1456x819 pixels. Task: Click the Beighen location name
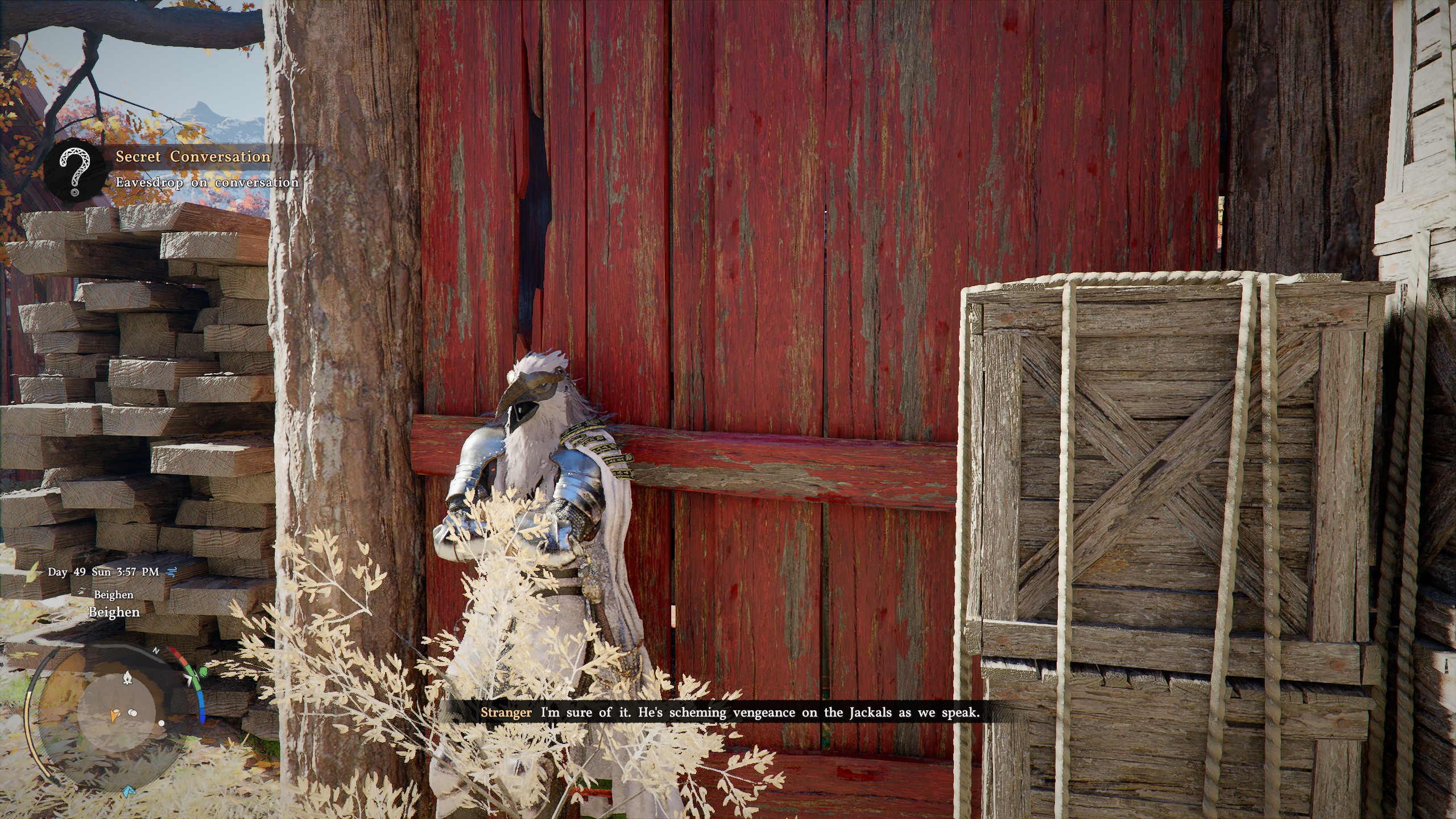(x=113, y=613)
